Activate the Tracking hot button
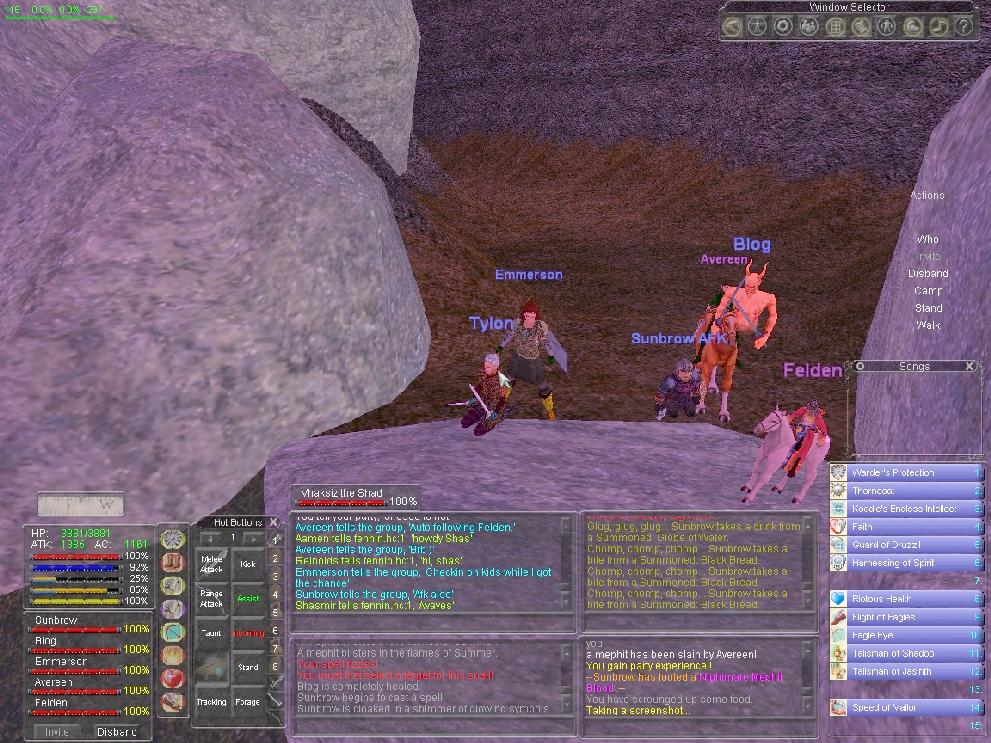This screenshot has width=991, height=743. (211, 701)
